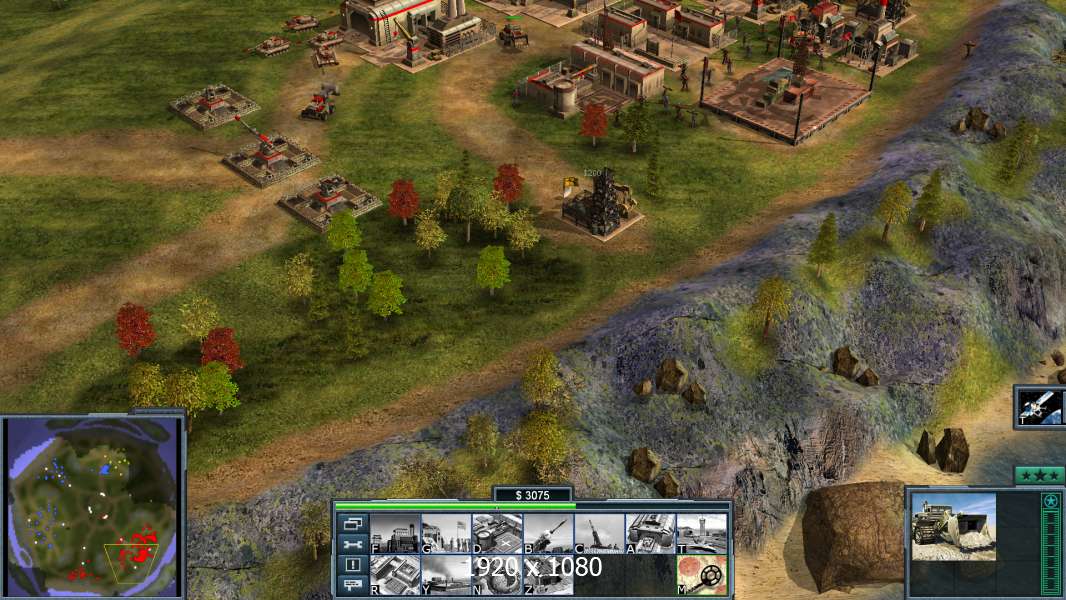Activate the satellite power shortcut
Image resolution: width=1066 pixels, height=600 pixels.
(1041, 407)
